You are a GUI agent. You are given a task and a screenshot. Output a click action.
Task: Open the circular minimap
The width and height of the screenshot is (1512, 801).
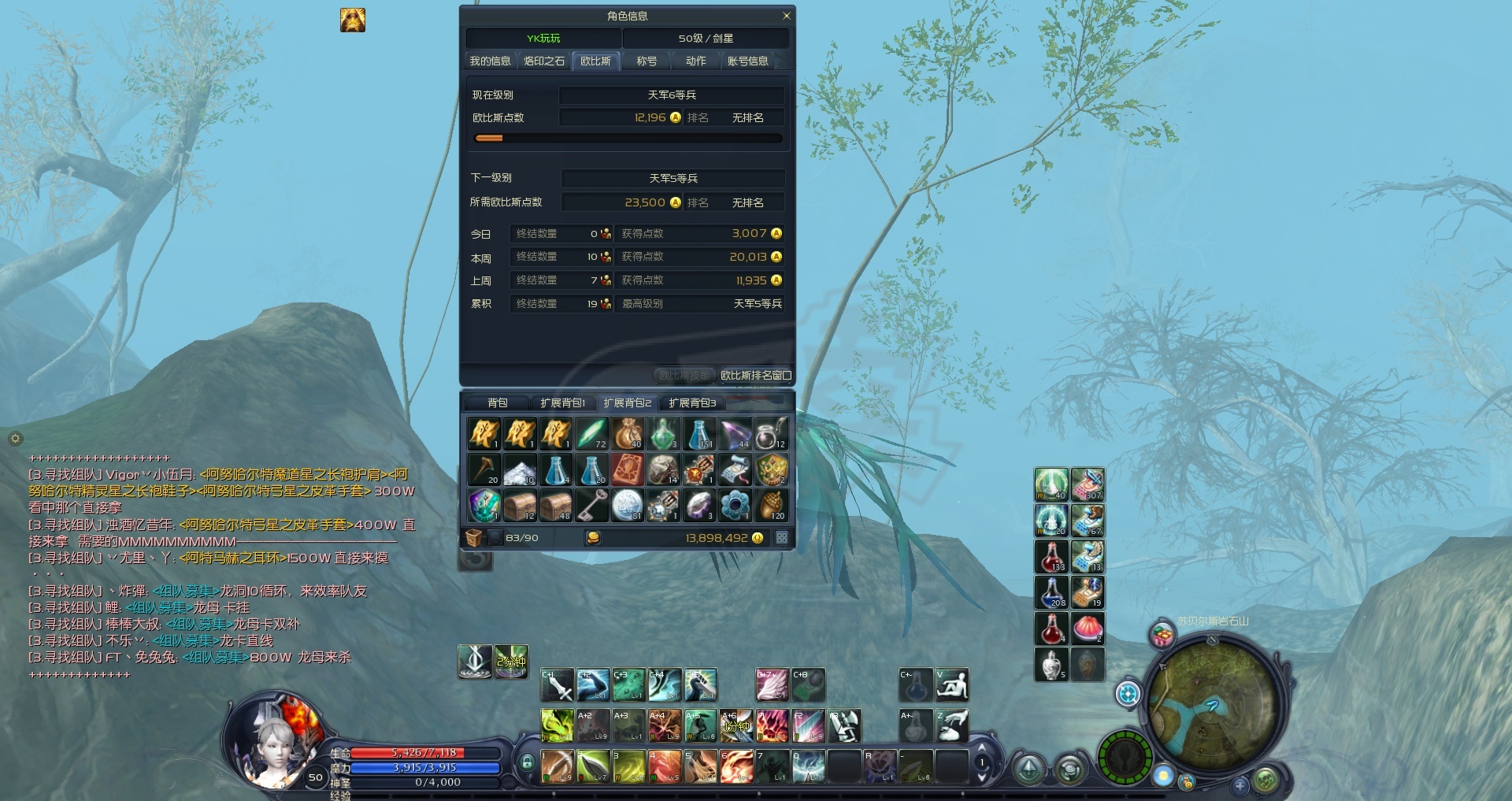point(1212,700)
